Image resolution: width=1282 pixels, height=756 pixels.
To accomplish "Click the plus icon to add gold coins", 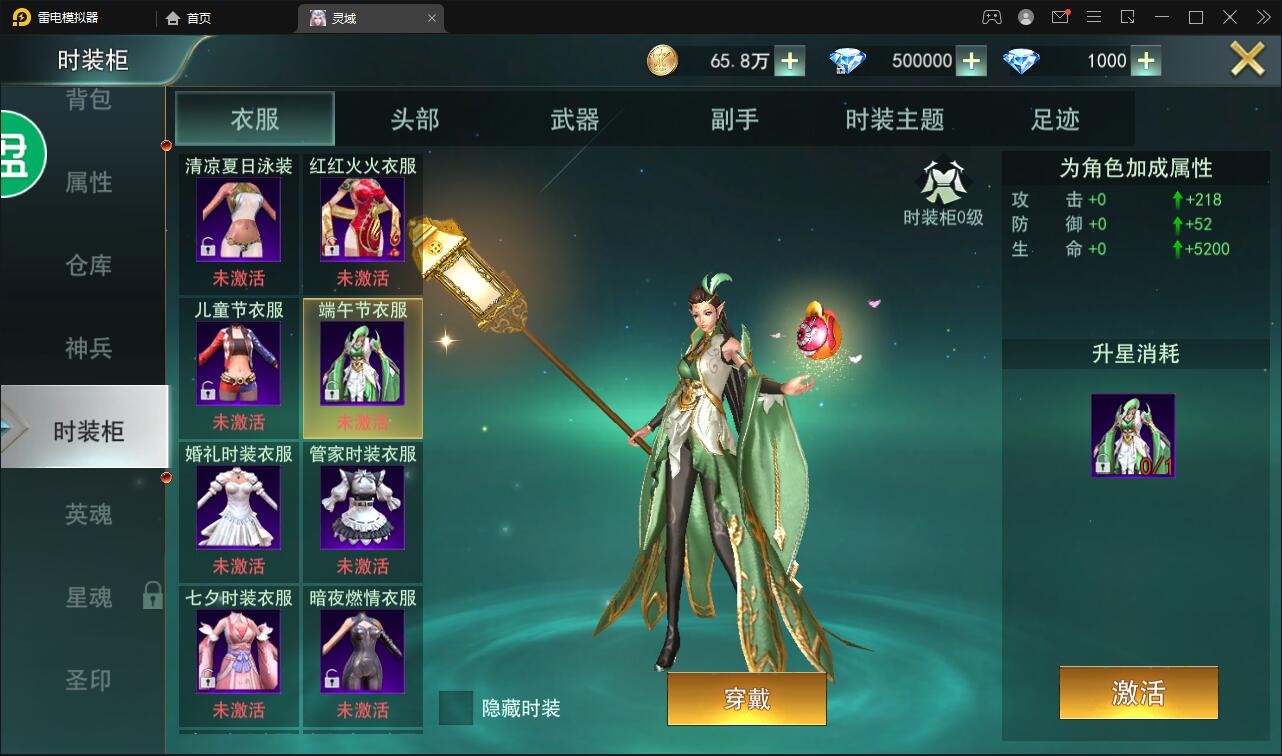I will tap(789, 60).
